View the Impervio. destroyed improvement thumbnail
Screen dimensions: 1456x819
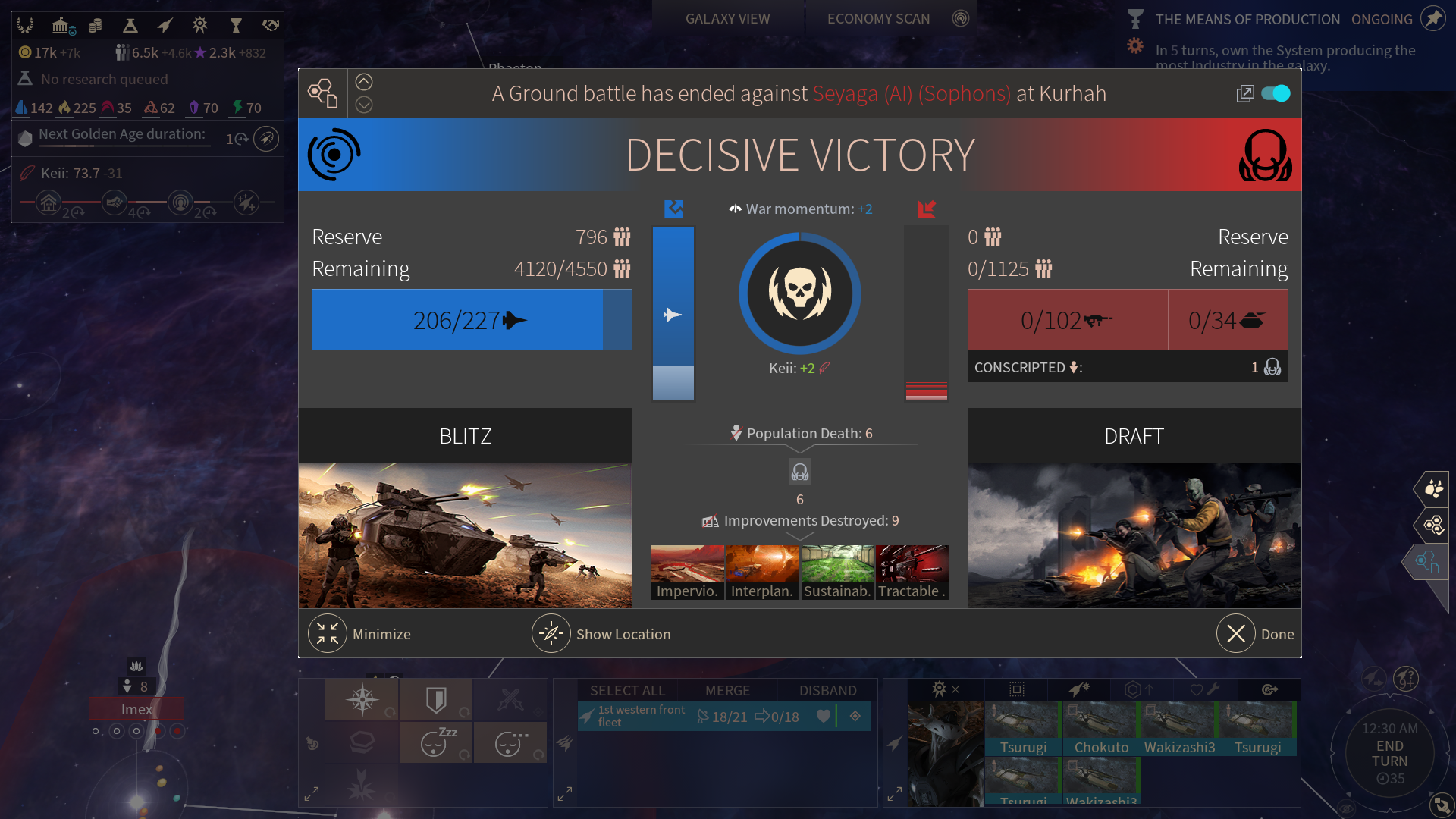click(x=687, y=573)
